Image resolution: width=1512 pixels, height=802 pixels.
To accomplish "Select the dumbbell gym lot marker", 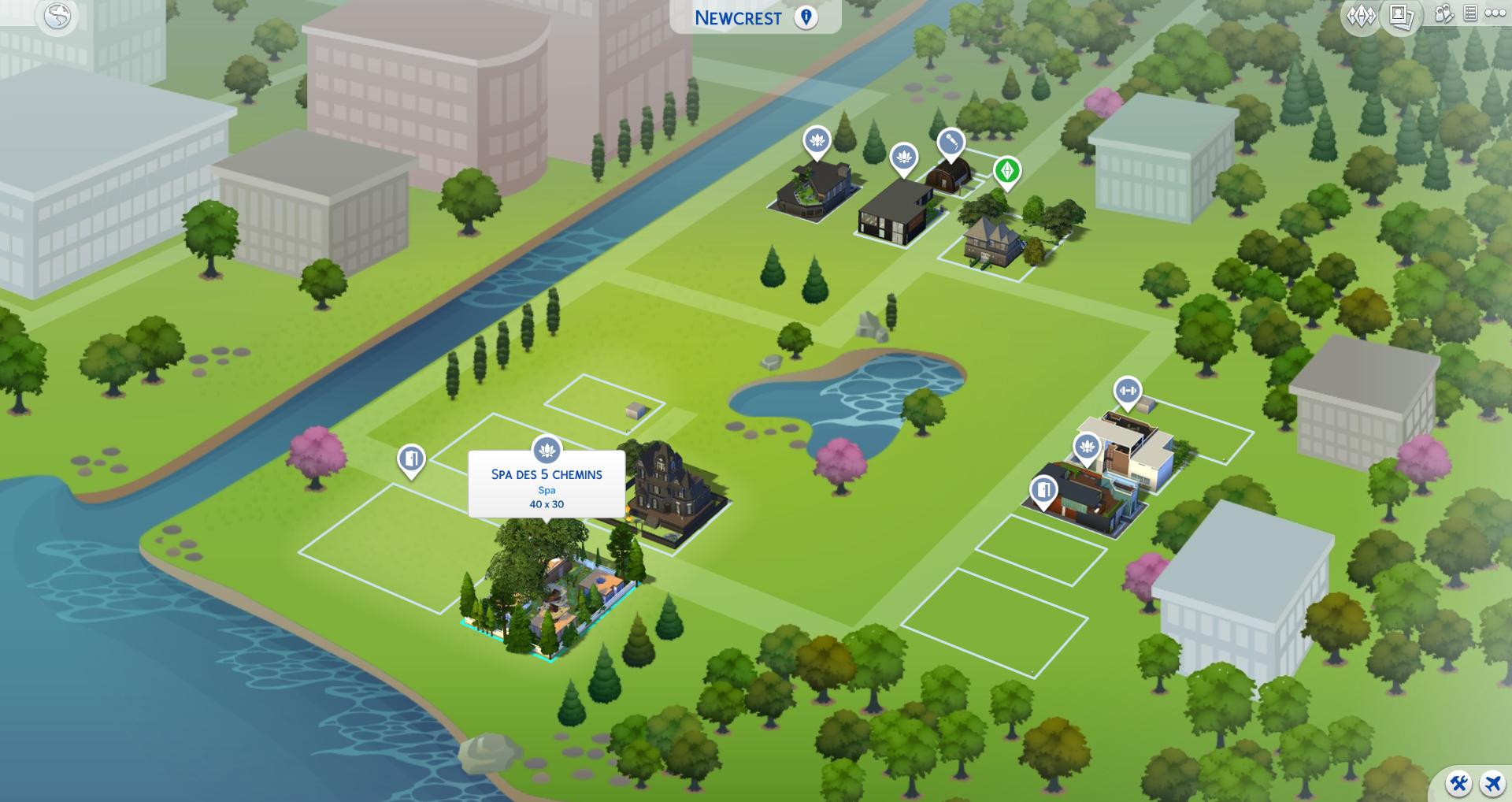I will click(1128, 391).
